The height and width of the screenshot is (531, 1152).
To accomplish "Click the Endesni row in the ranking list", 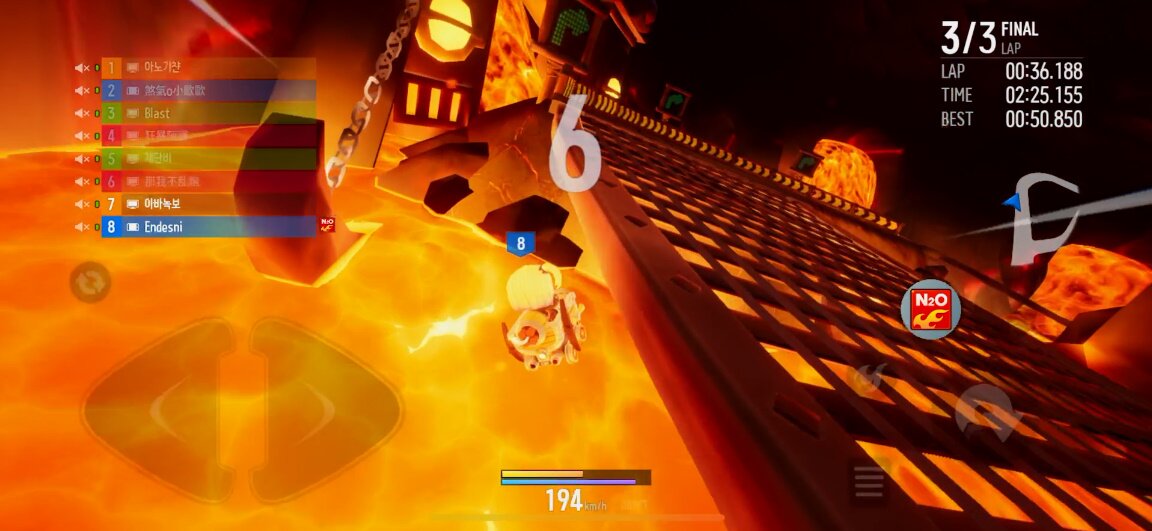I will click(x=208, y=227).
